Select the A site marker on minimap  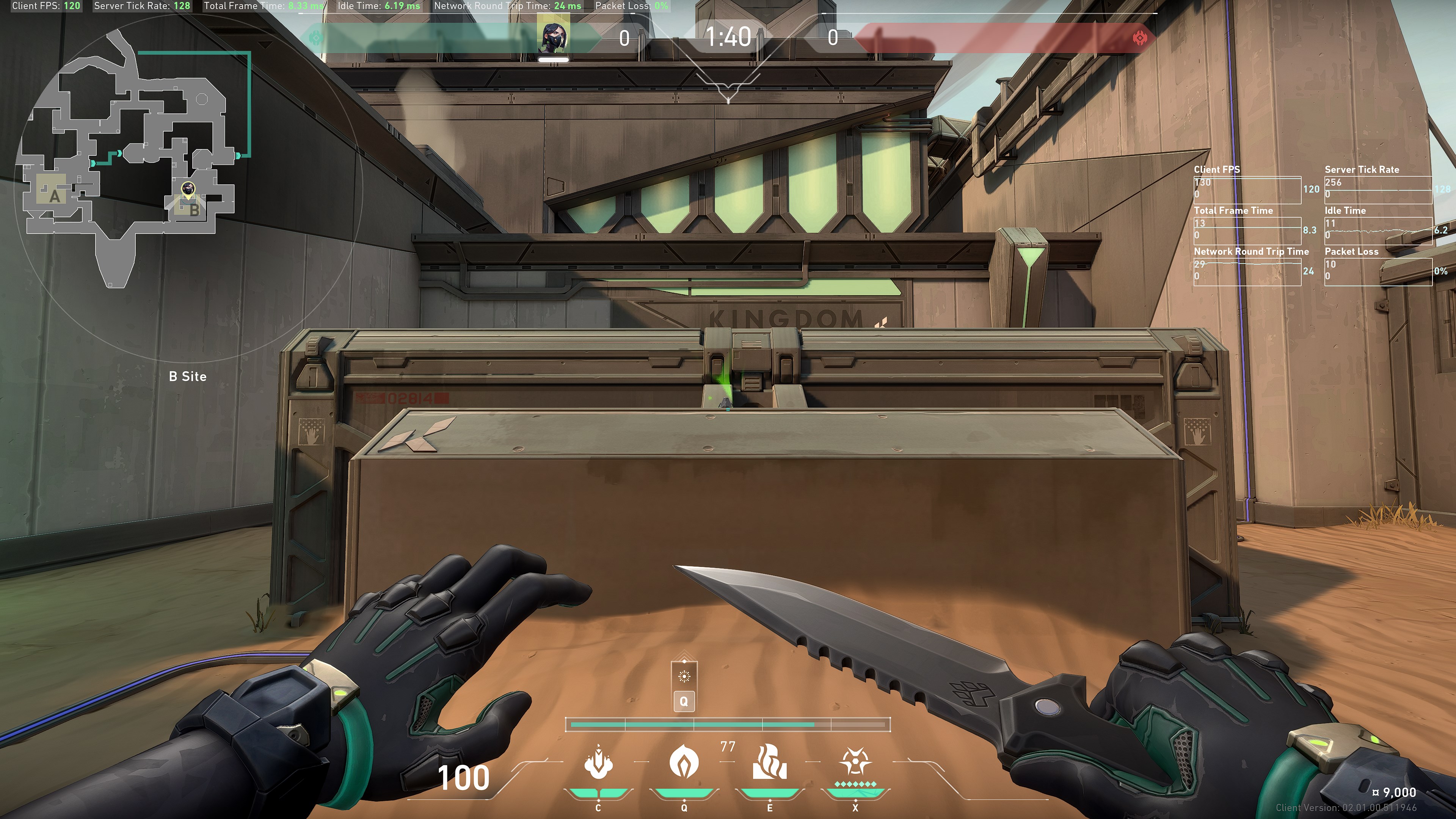point(54,196)
